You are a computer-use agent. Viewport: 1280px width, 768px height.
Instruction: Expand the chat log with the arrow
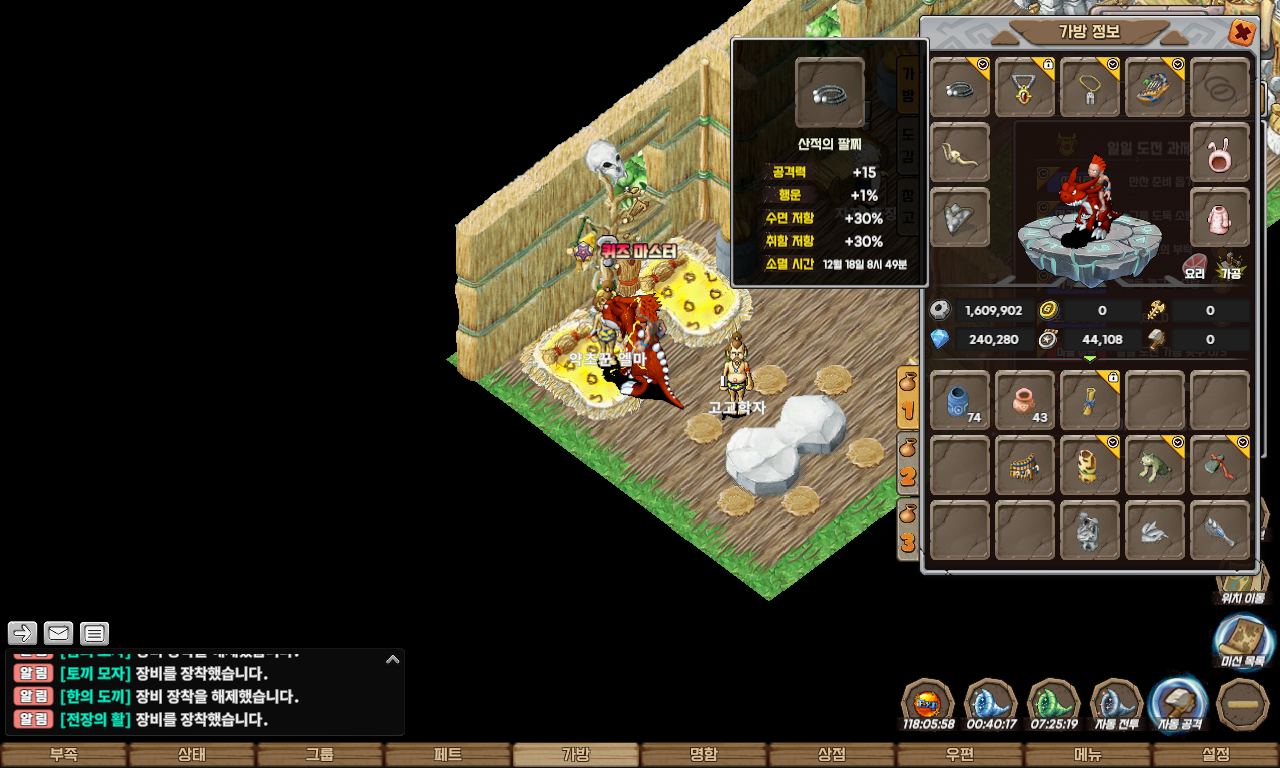pos(393,659)
